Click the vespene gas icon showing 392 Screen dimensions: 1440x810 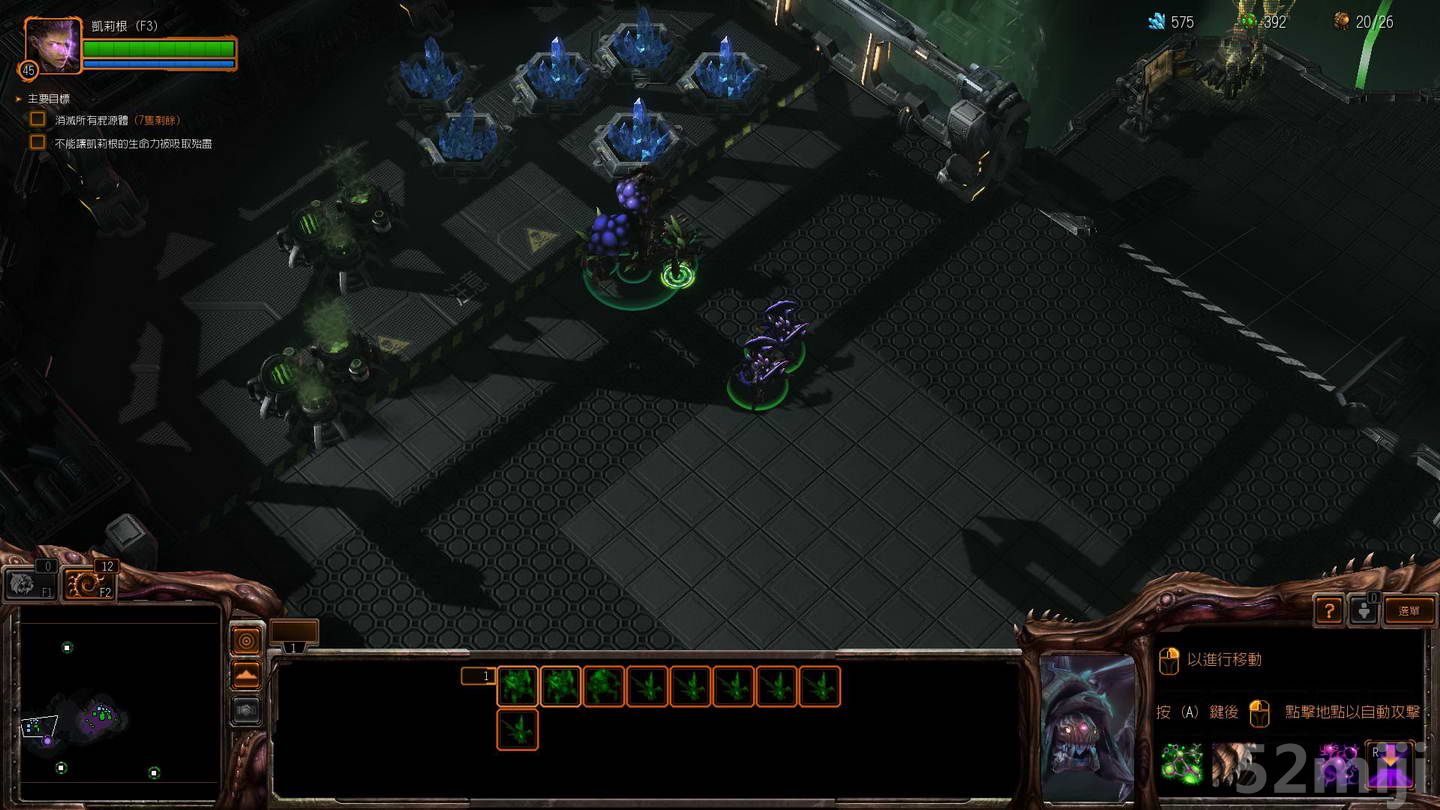click(x=1250, y=21)
